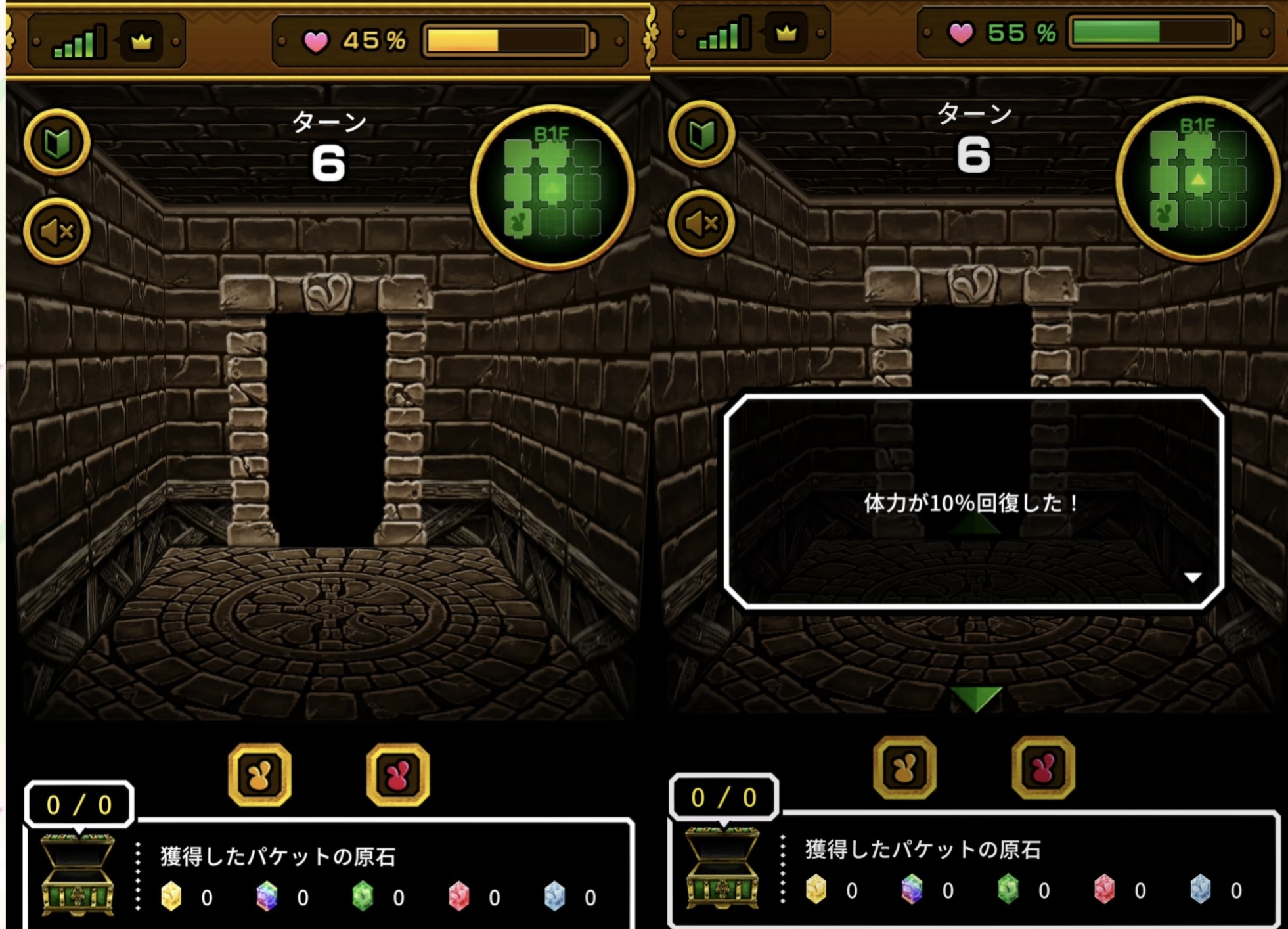This screenshot has width=1288, height=929.
Task: Toggle the muted speaker on the 55% health screen
Action: tap(701, 223)
